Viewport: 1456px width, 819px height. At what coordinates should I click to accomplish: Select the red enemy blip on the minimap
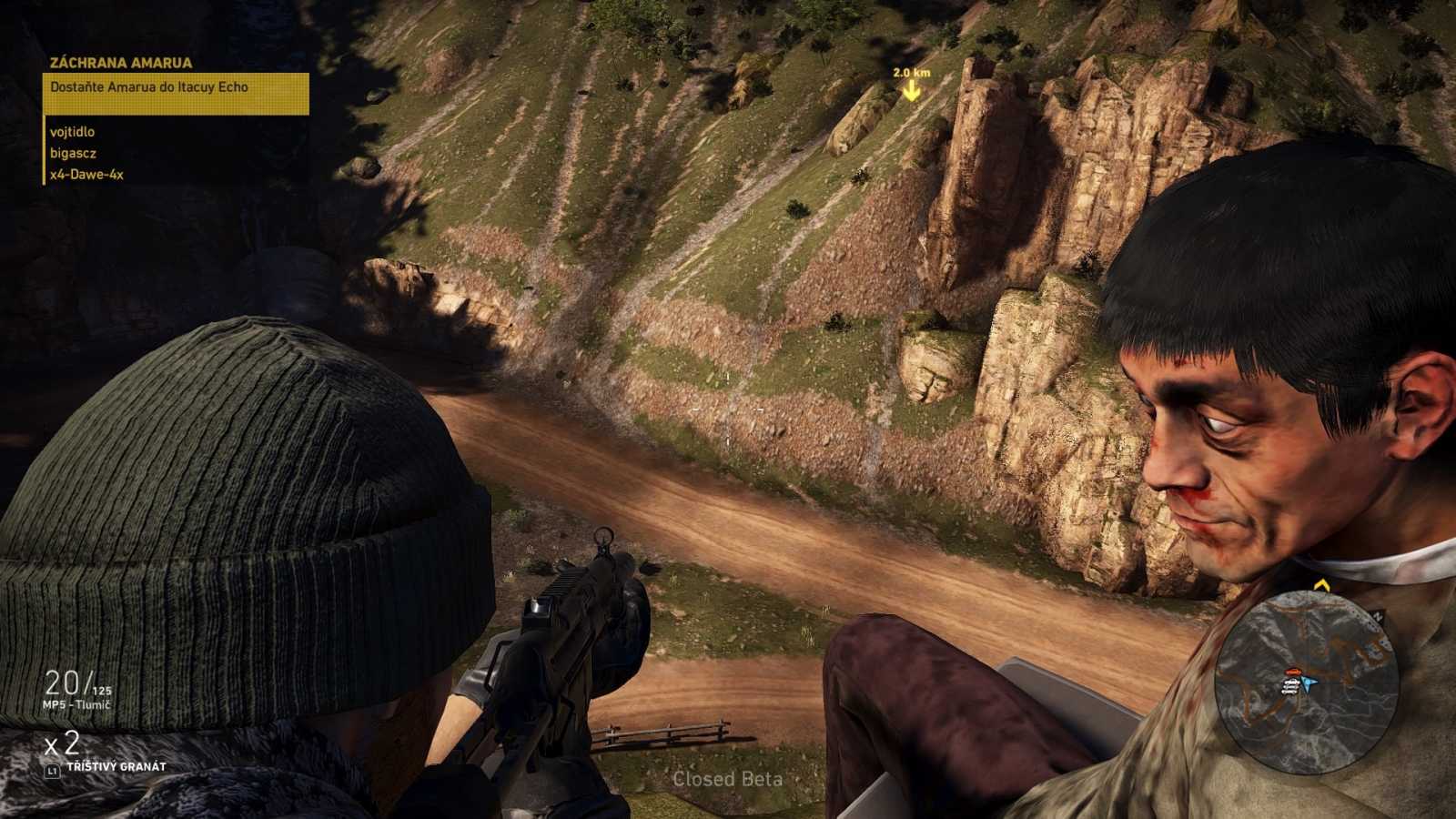click(1293, 671)
